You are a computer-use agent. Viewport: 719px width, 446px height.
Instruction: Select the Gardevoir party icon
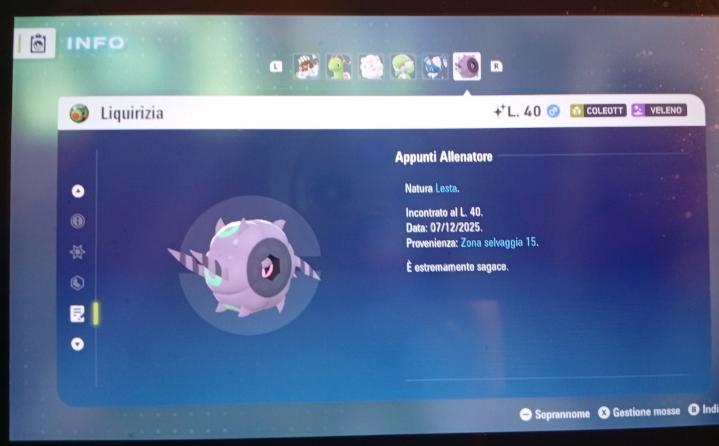coord(403,67)
